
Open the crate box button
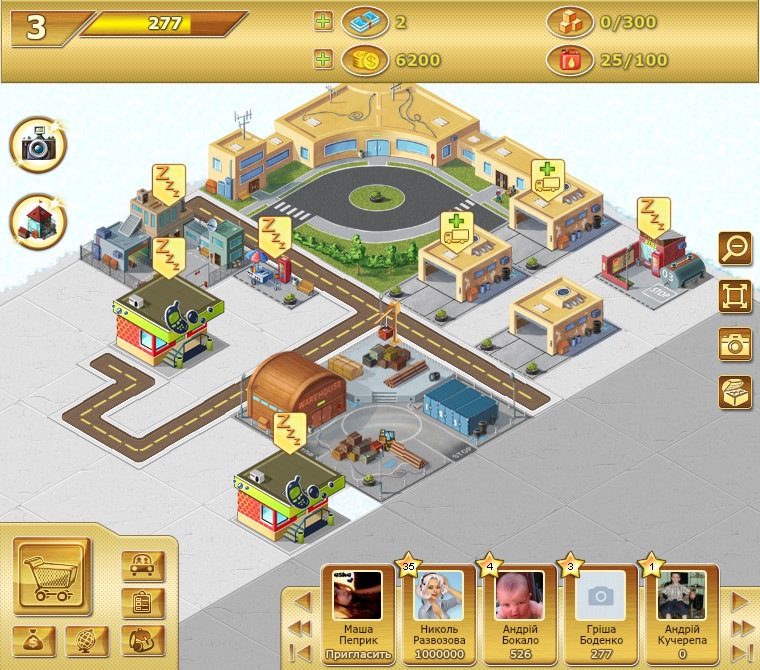pos(735,392)
